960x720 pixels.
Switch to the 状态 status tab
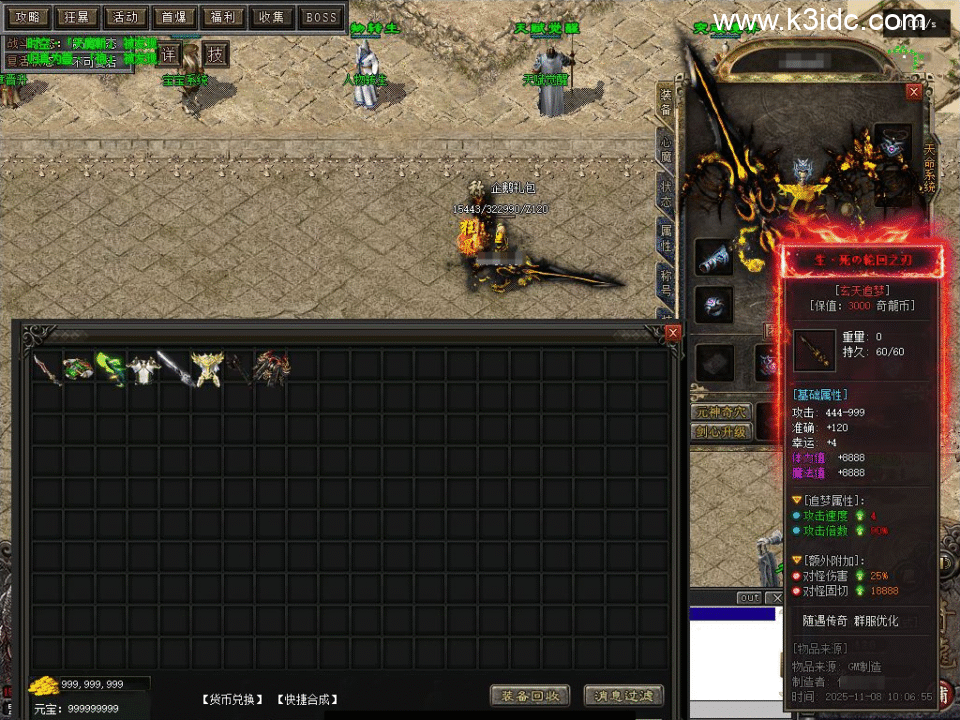click(666, 194)
